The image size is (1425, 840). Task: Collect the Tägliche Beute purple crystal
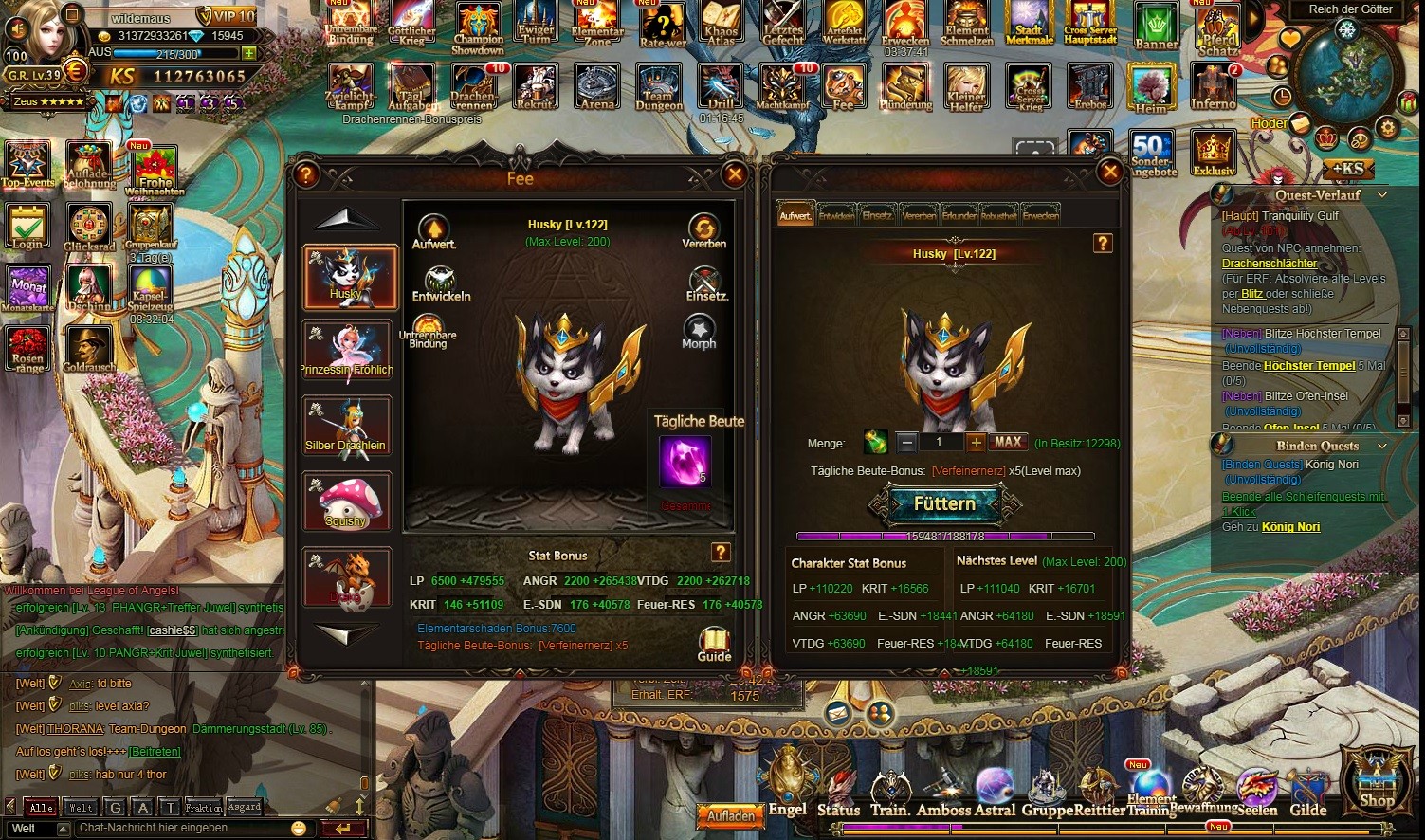click(685, 463)
